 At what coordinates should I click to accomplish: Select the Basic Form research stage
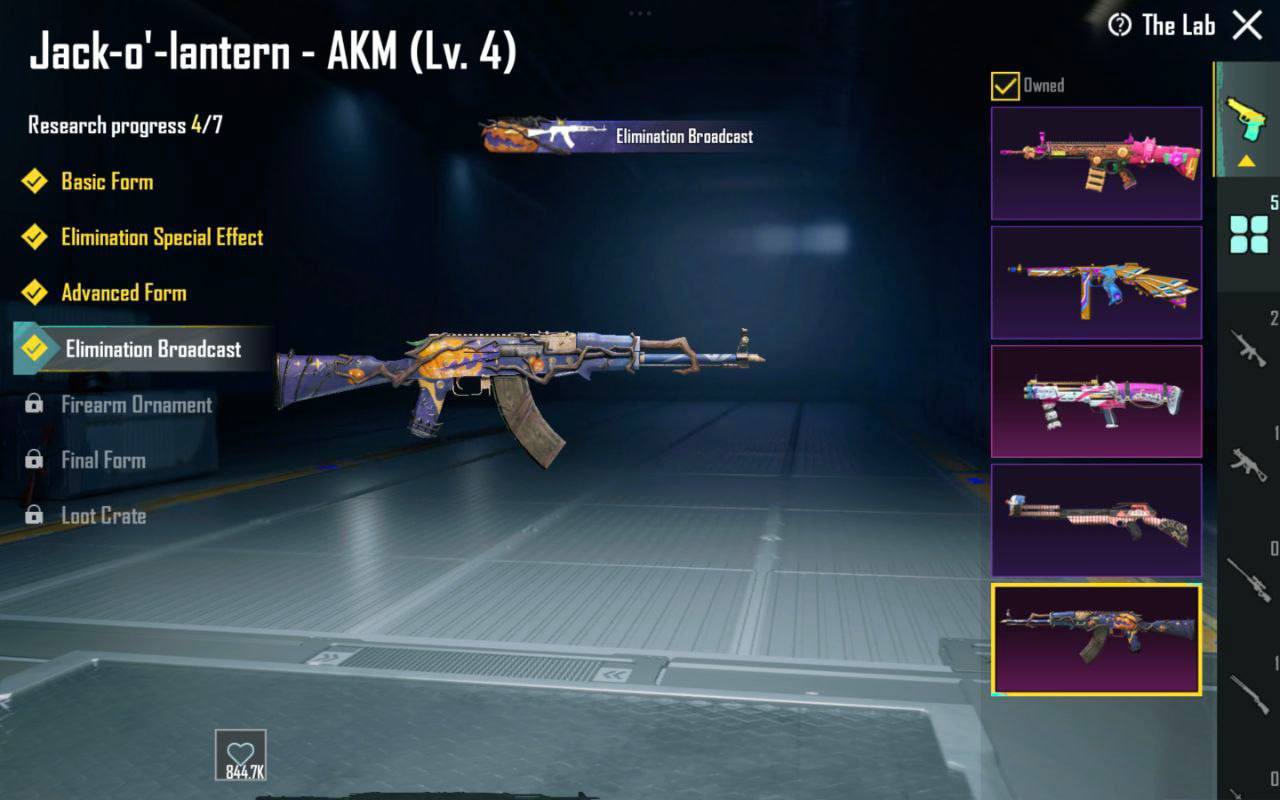106,182
